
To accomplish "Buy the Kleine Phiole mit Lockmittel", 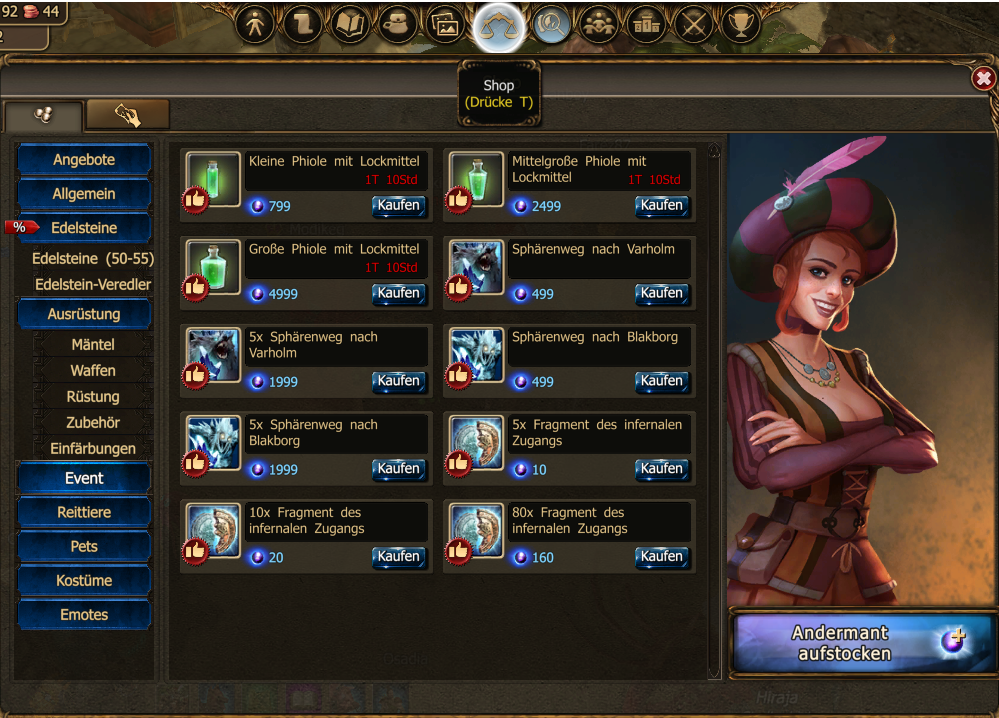I will click(x=399, y=206).
